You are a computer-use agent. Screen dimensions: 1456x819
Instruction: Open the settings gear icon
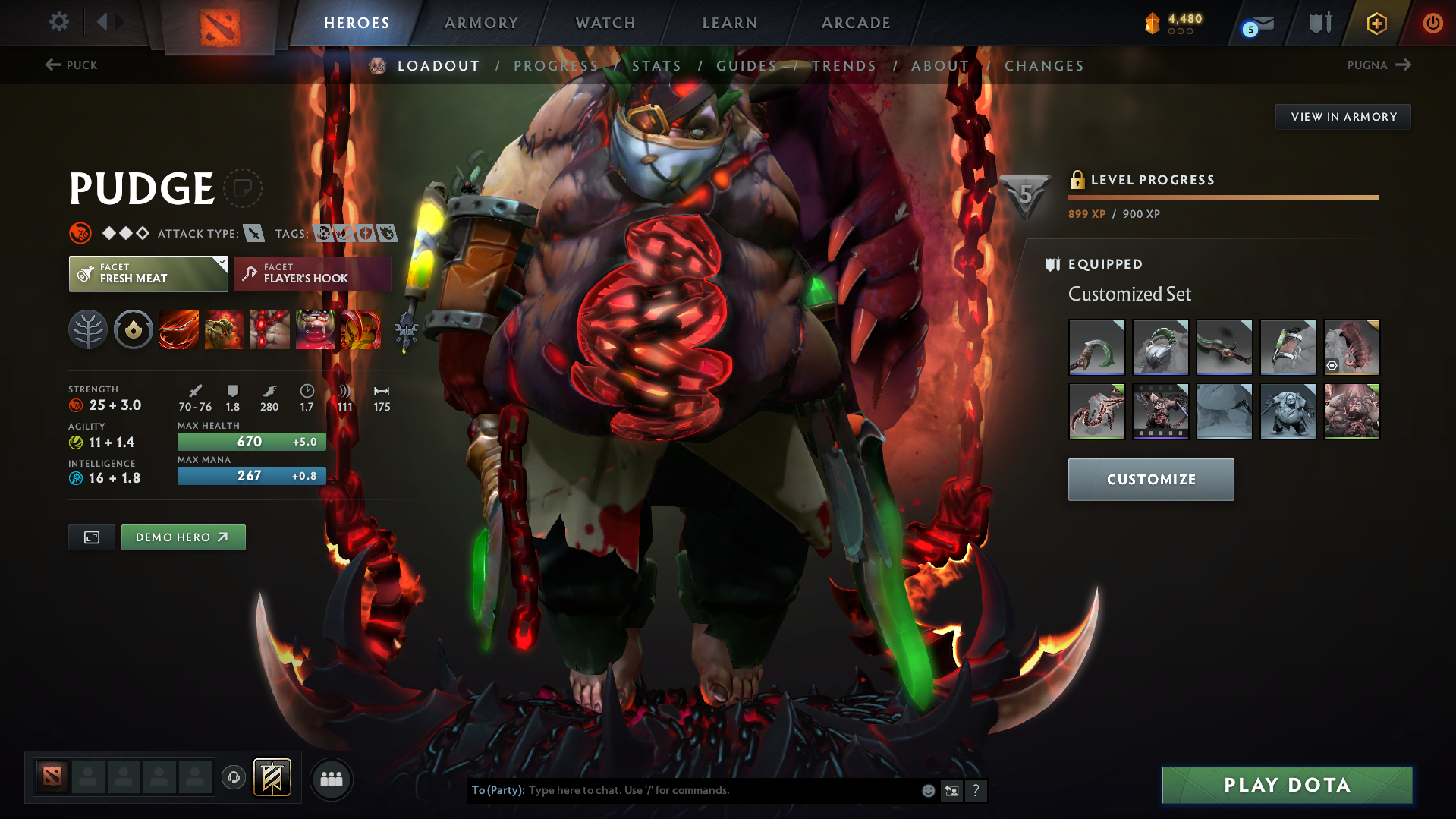point(58,22)
